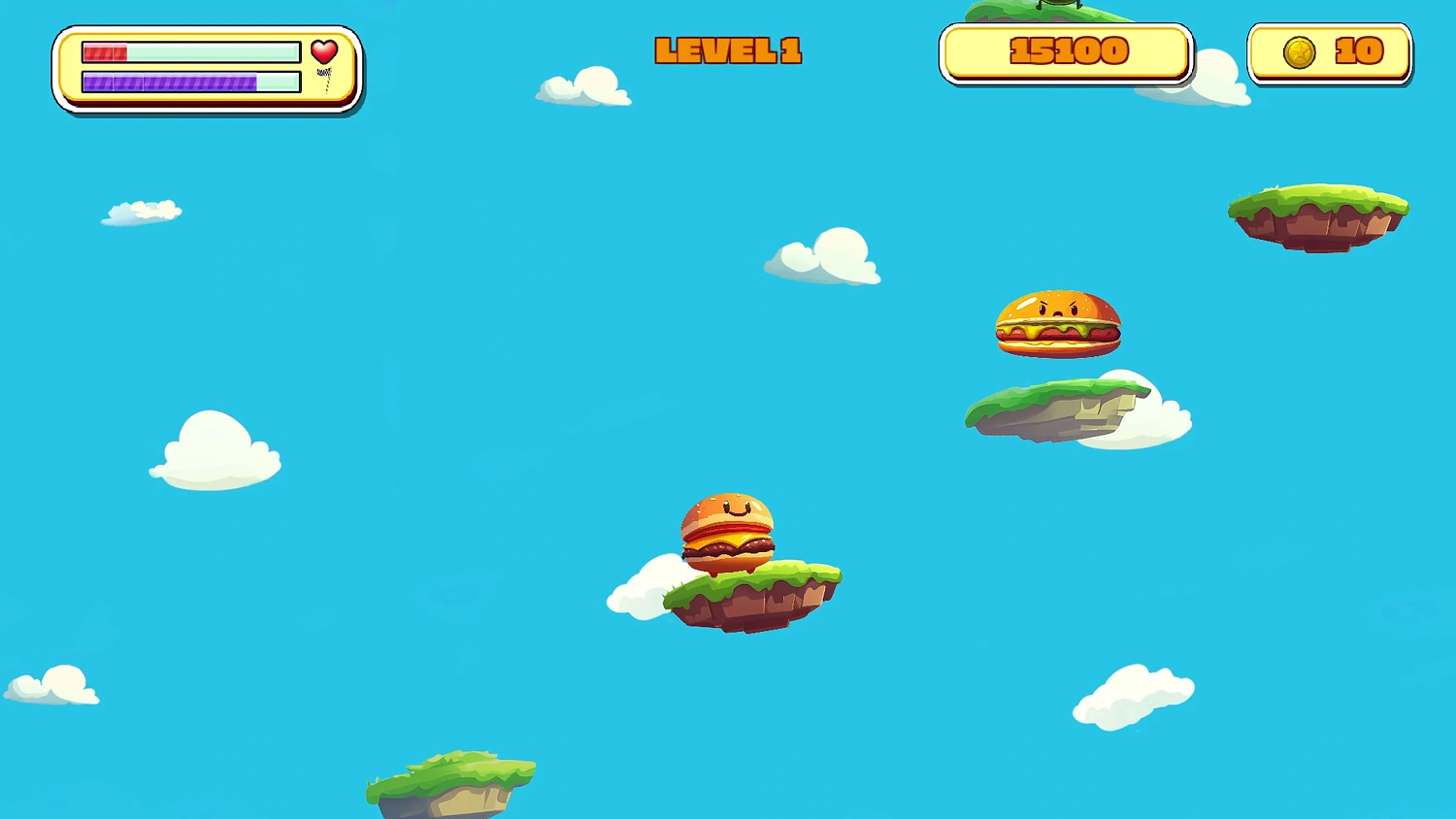Click the red health bar segment
Viewport: 1456px width, 819px height.
(x=107, y=51)
